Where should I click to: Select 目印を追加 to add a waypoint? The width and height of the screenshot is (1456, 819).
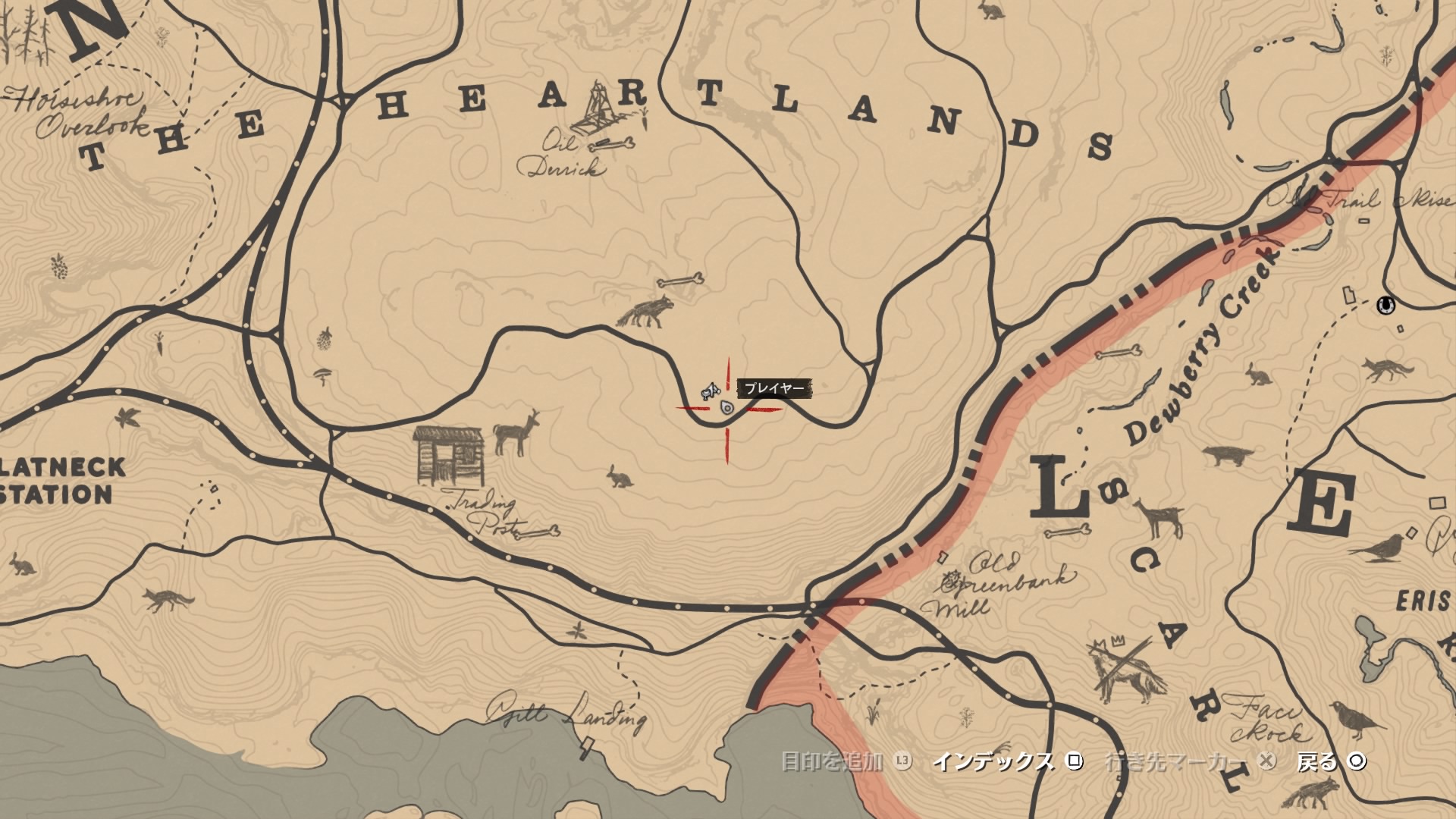coord(830,762)
